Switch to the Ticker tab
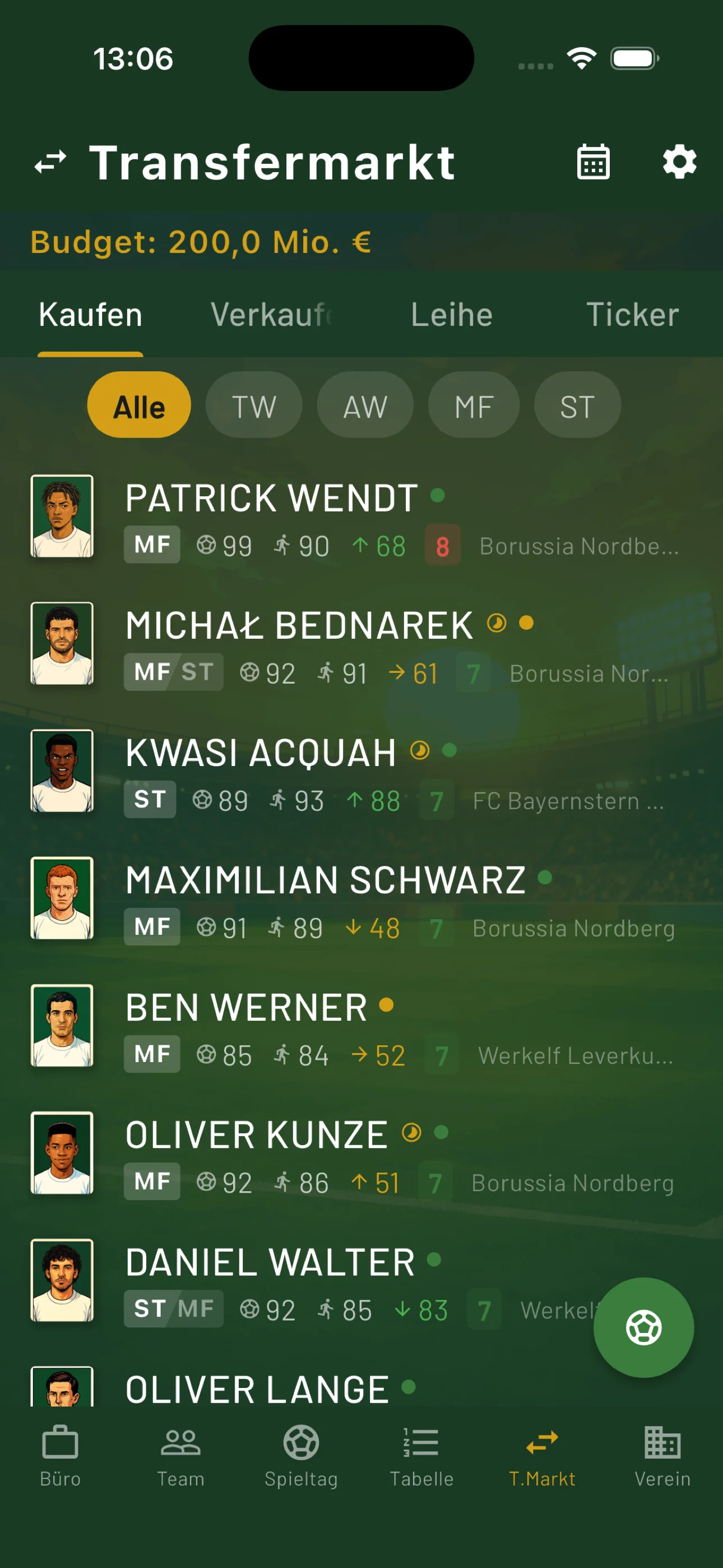723x1568 pixels. [633, 315]
